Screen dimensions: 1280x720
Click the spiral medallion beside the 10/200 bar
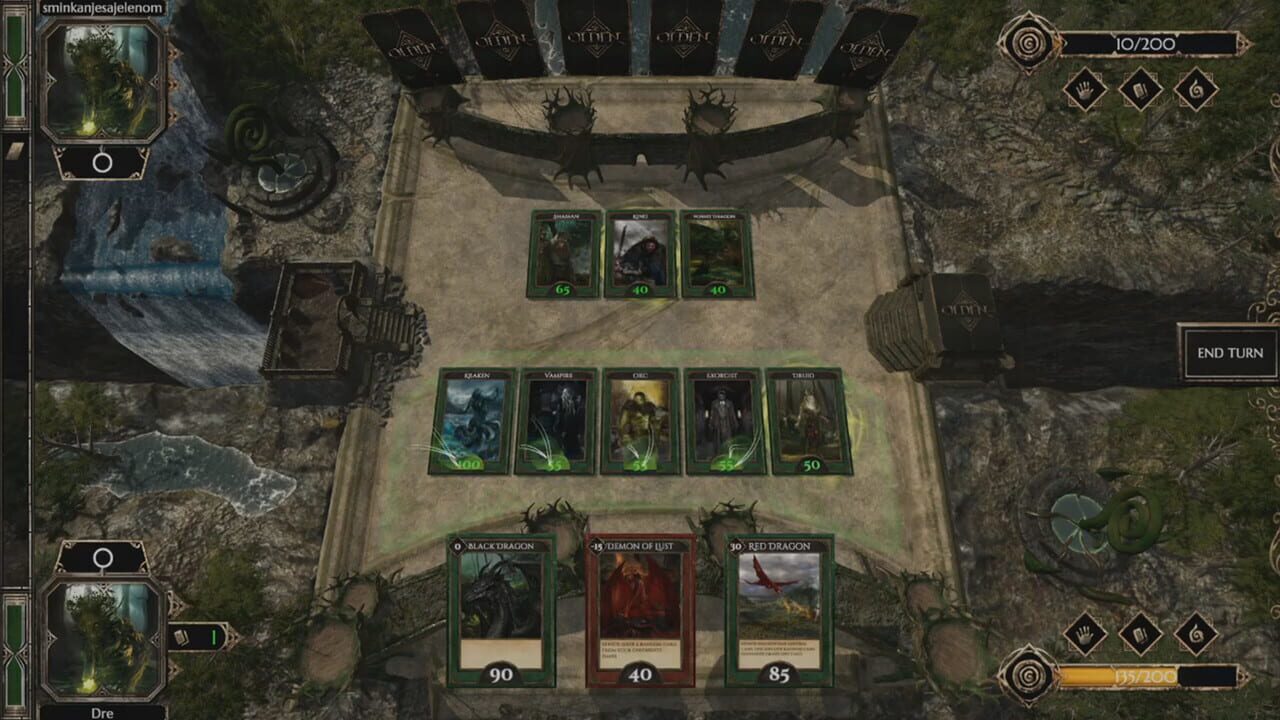pyautogui.click(x=1029, y=43)
